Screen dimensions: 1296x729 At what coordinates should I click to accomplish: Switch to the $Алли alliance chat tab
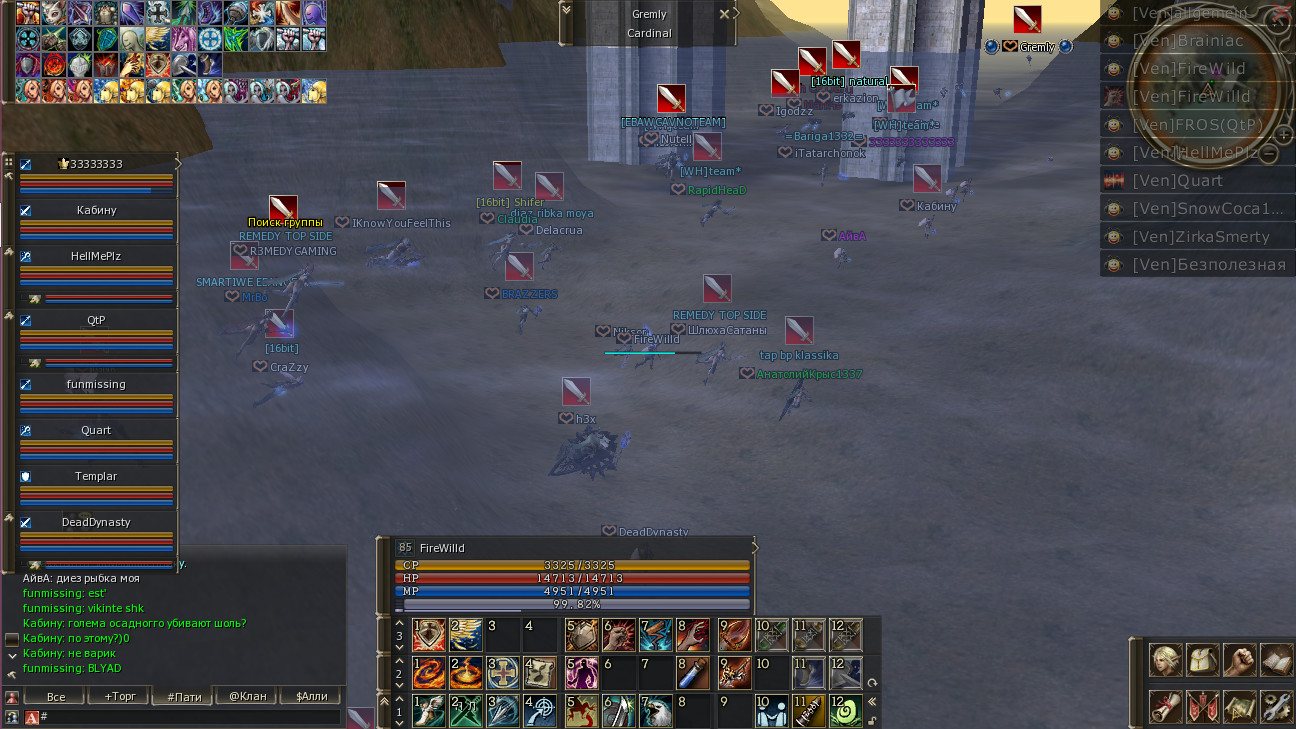(x=310, y=696)
